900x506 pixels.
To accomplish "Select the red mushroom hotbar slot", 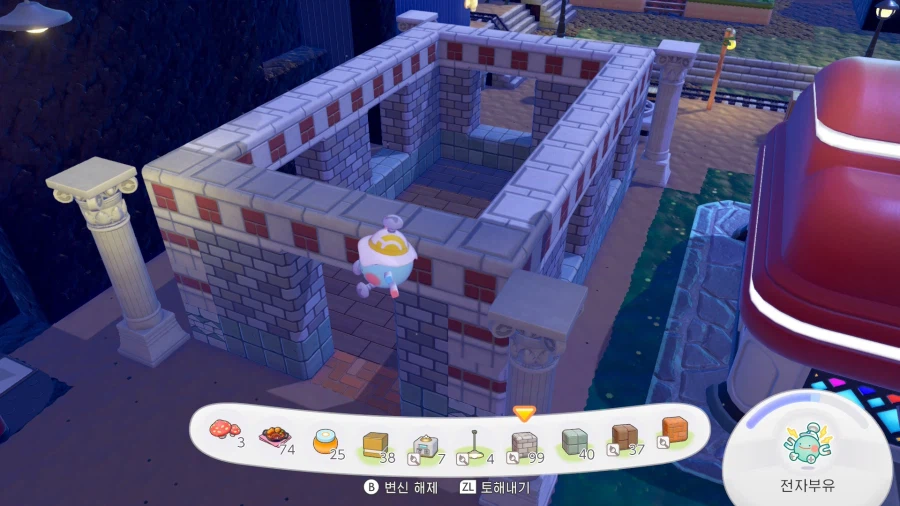I will coord(224,431).
